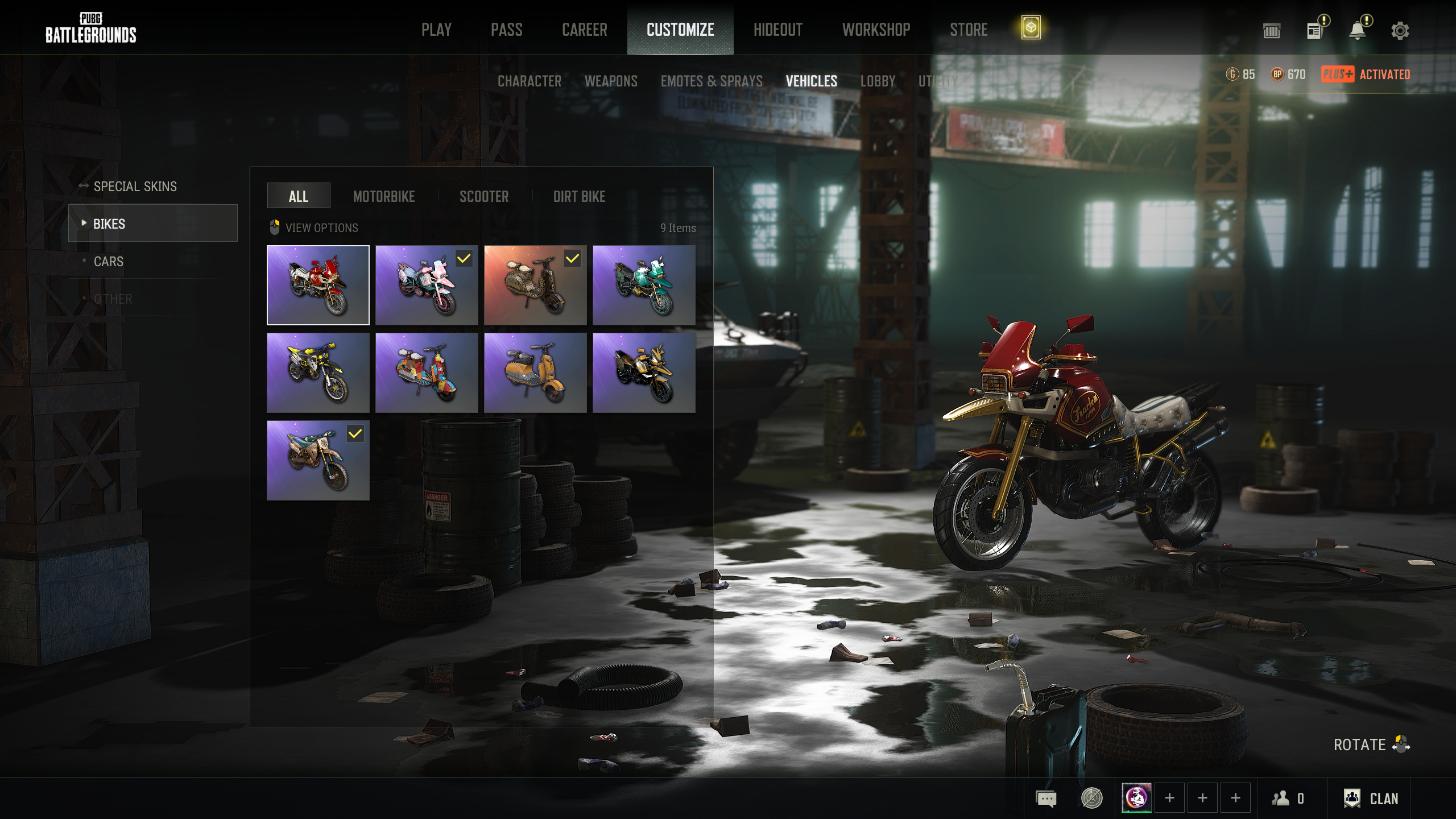Go to the Career section
This screenshot has width=1456, height=819.
point(584,30)
